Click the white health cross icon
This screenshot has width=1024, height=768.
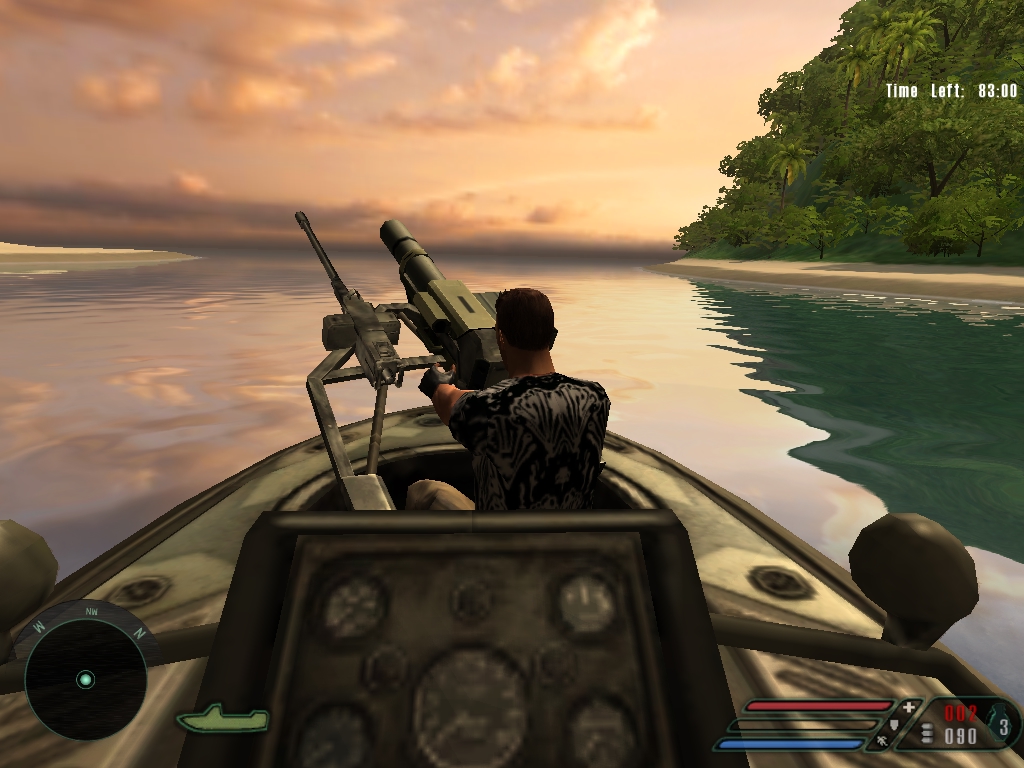(908, 708)
